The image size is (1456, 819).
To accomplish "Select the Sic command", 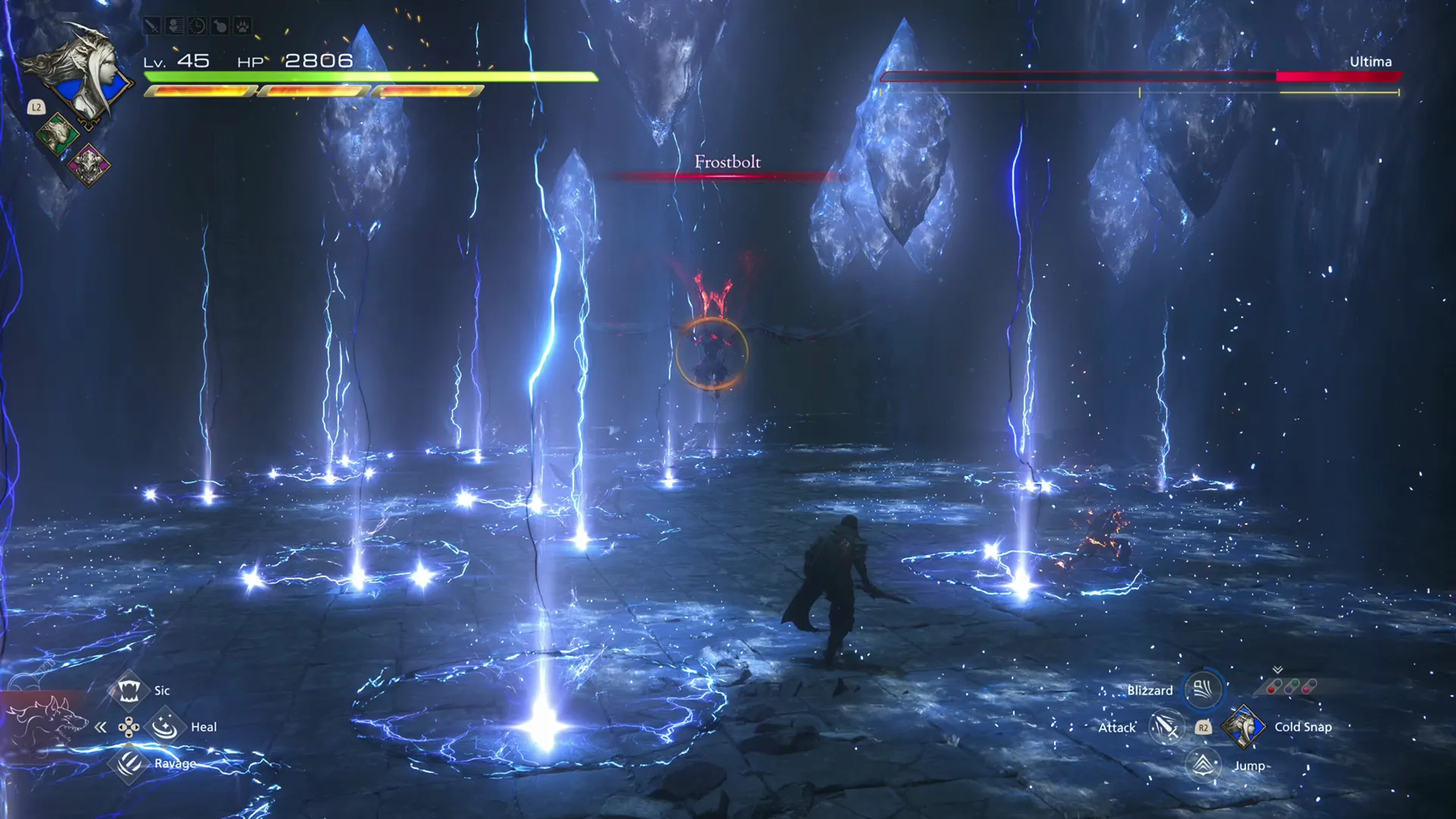I will coord(130,690).
